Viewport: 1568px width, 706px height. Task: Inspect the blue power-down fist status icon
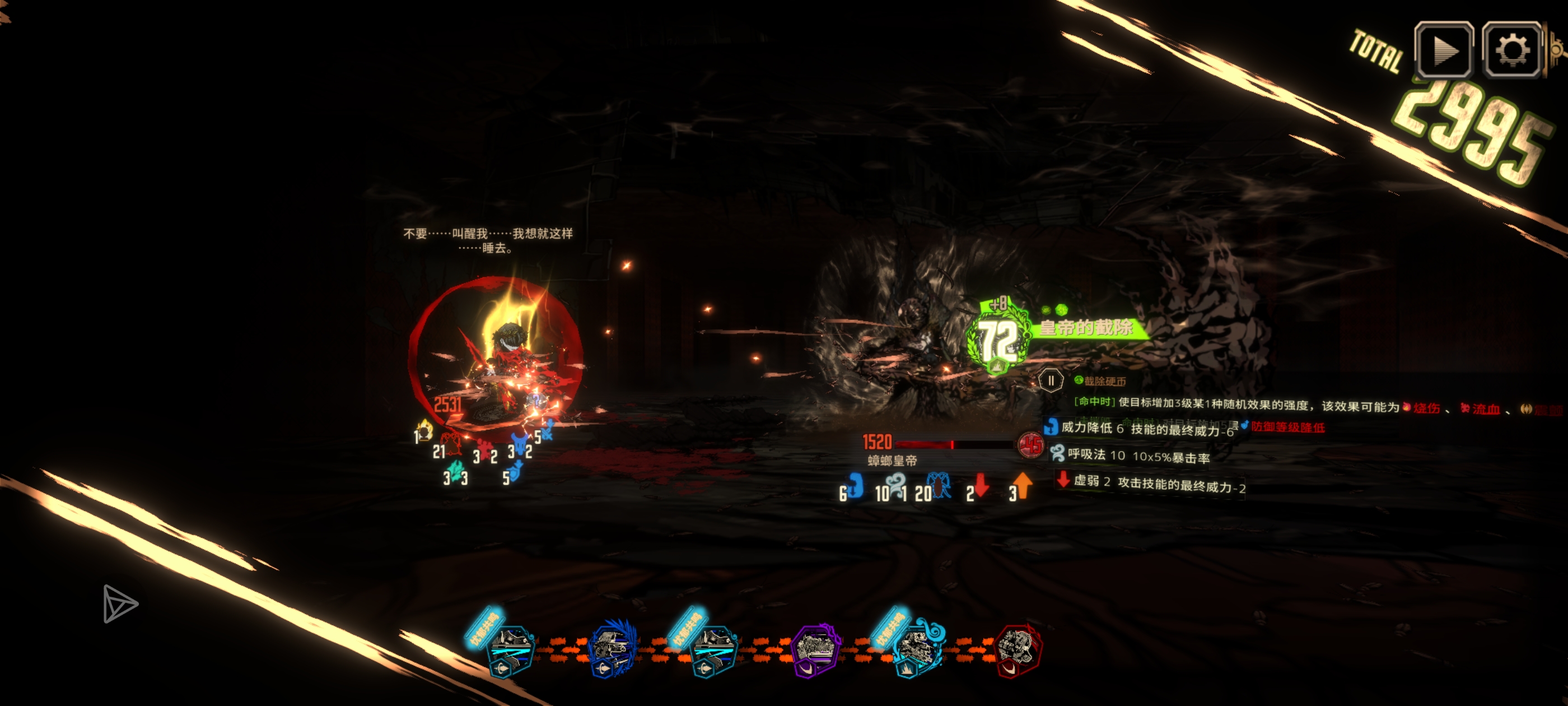[x=855, y=486]
